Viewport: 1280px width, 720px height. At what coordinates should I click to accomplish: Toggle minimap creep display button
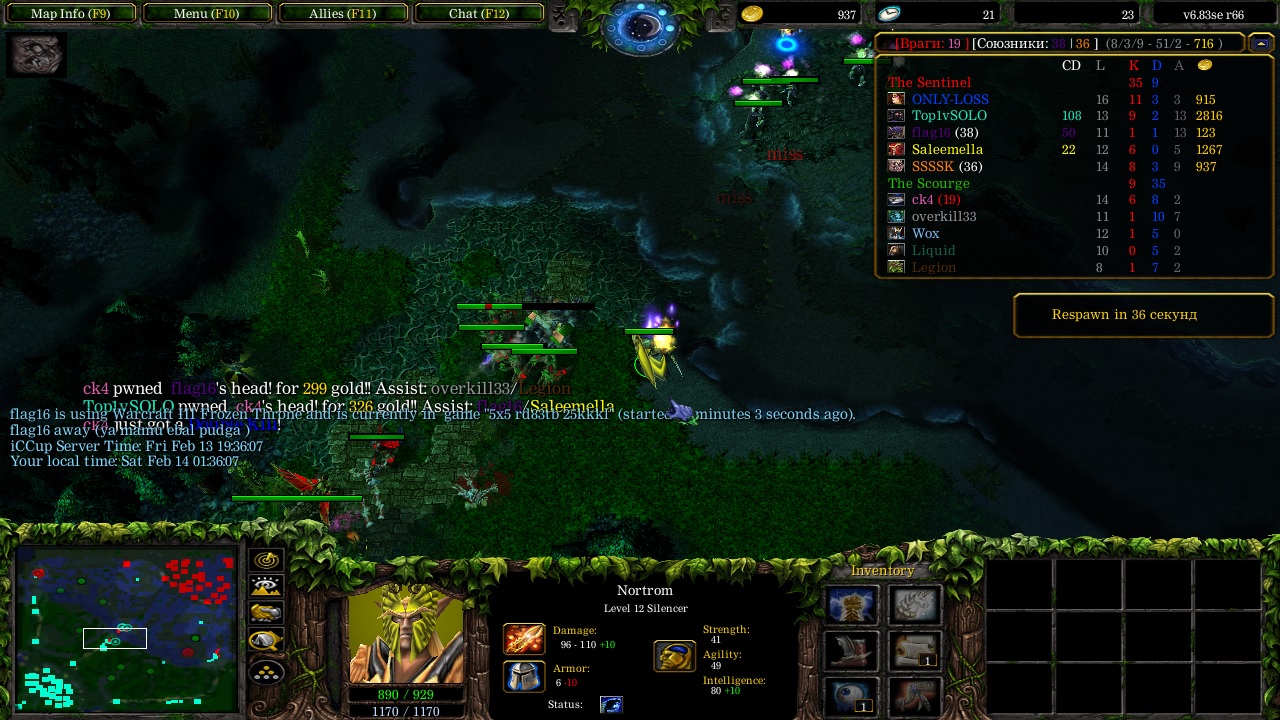pyautogui.click(x=267, y=641)
